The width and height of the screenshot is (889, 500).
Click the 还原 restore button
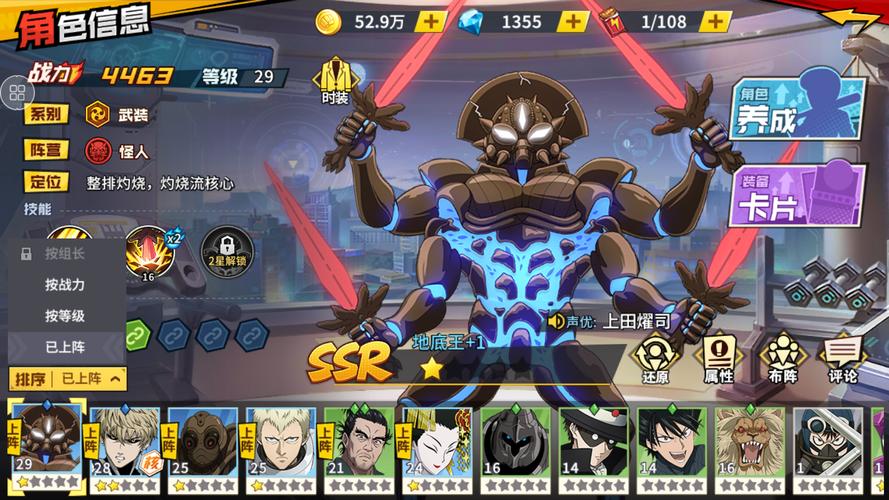pyautogui.click(x=656, y=358)
